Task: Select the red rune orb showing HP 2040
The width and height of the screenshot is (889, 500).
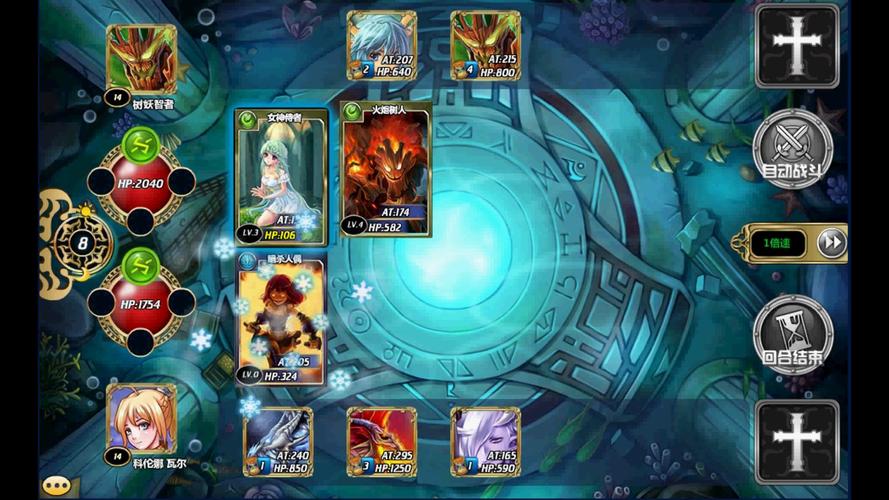Action: pos(141,184)
